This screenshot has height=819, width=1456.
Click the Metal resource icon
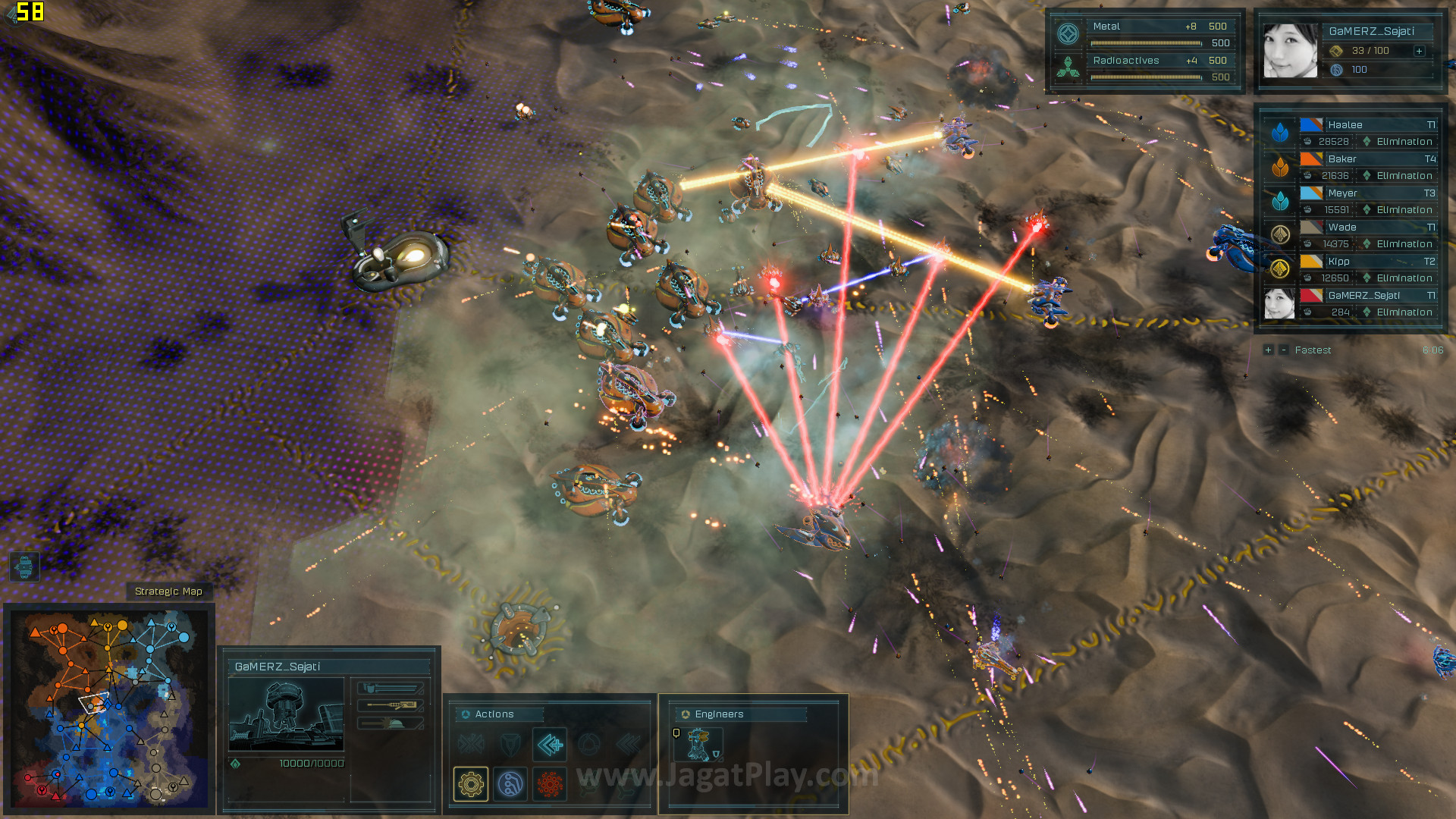tap(1068, 34)
